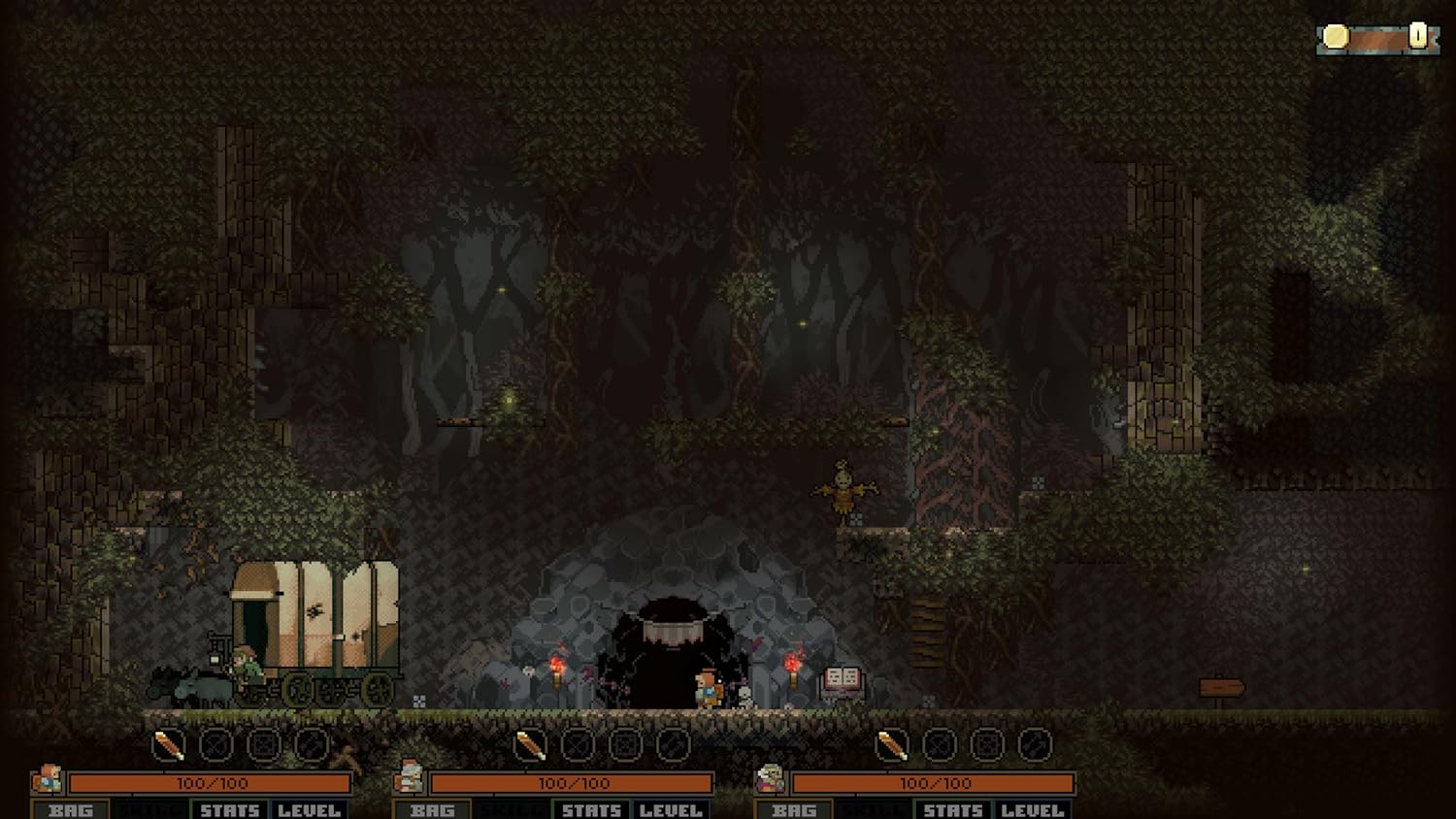Select the purple-clad dwarf portrait

tap(771, 778)
